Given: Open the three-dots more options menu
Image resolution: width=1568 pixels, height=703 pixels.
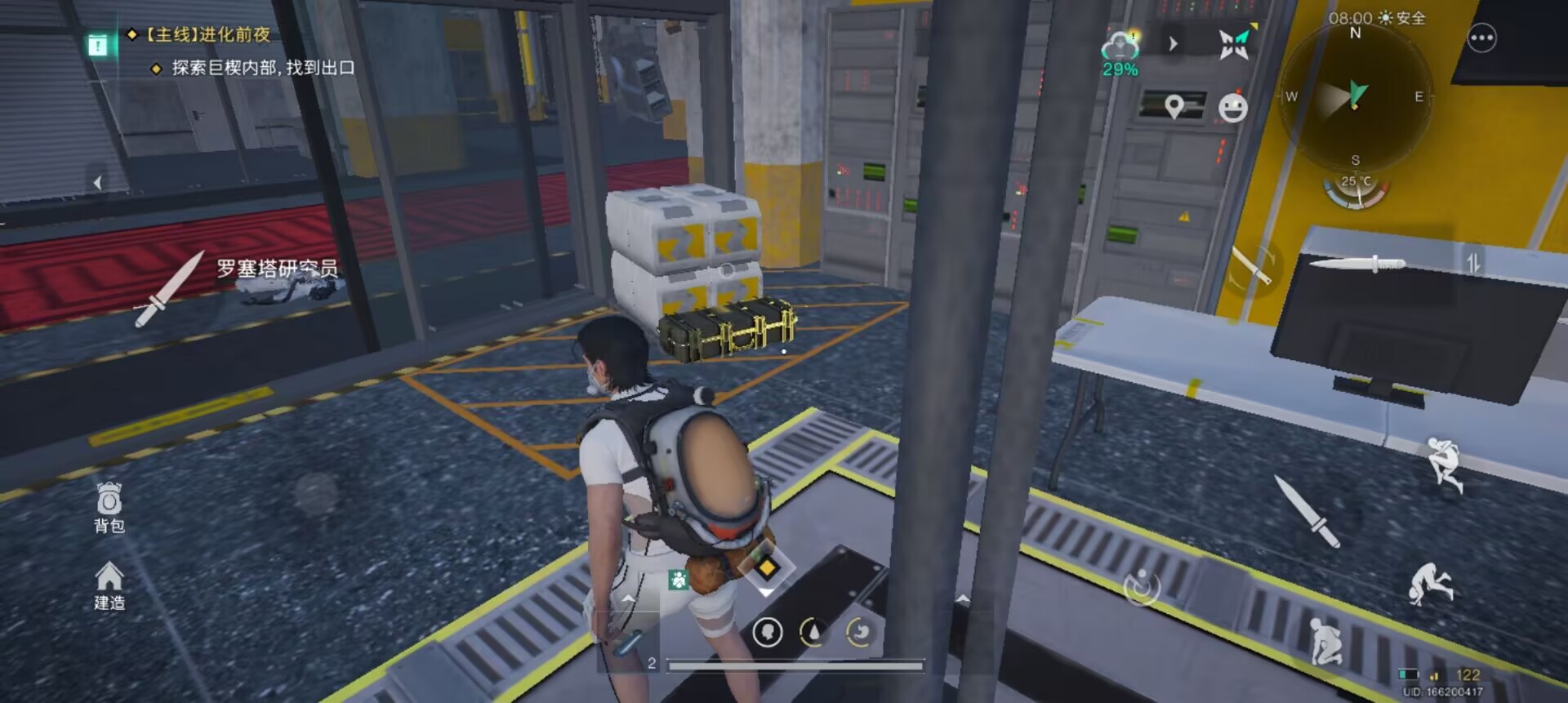Looking at the screenshot, I should (x=1481, y=38).
